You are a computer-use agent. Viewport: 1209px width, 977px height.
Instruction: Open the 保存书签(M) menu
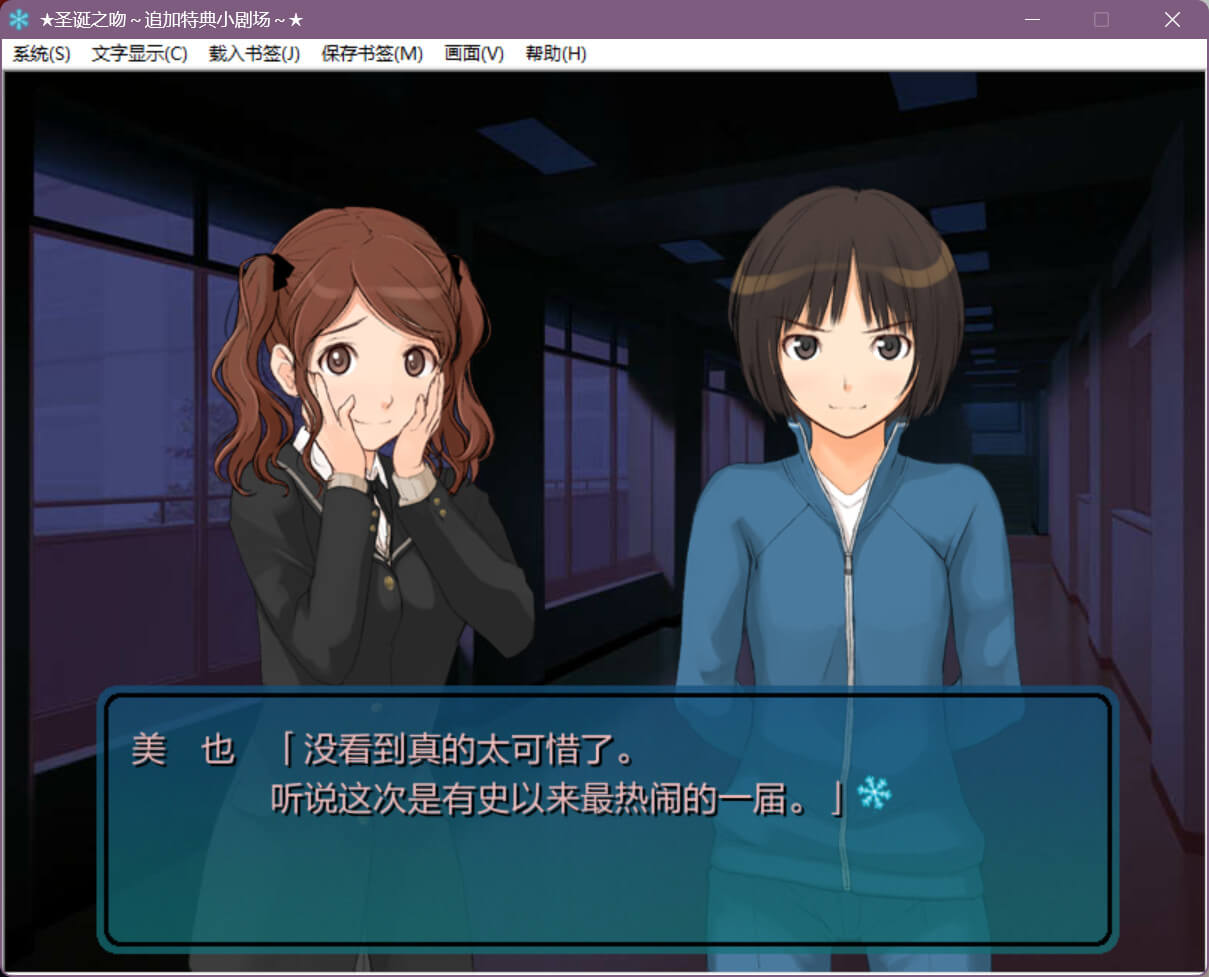(372, 54)
